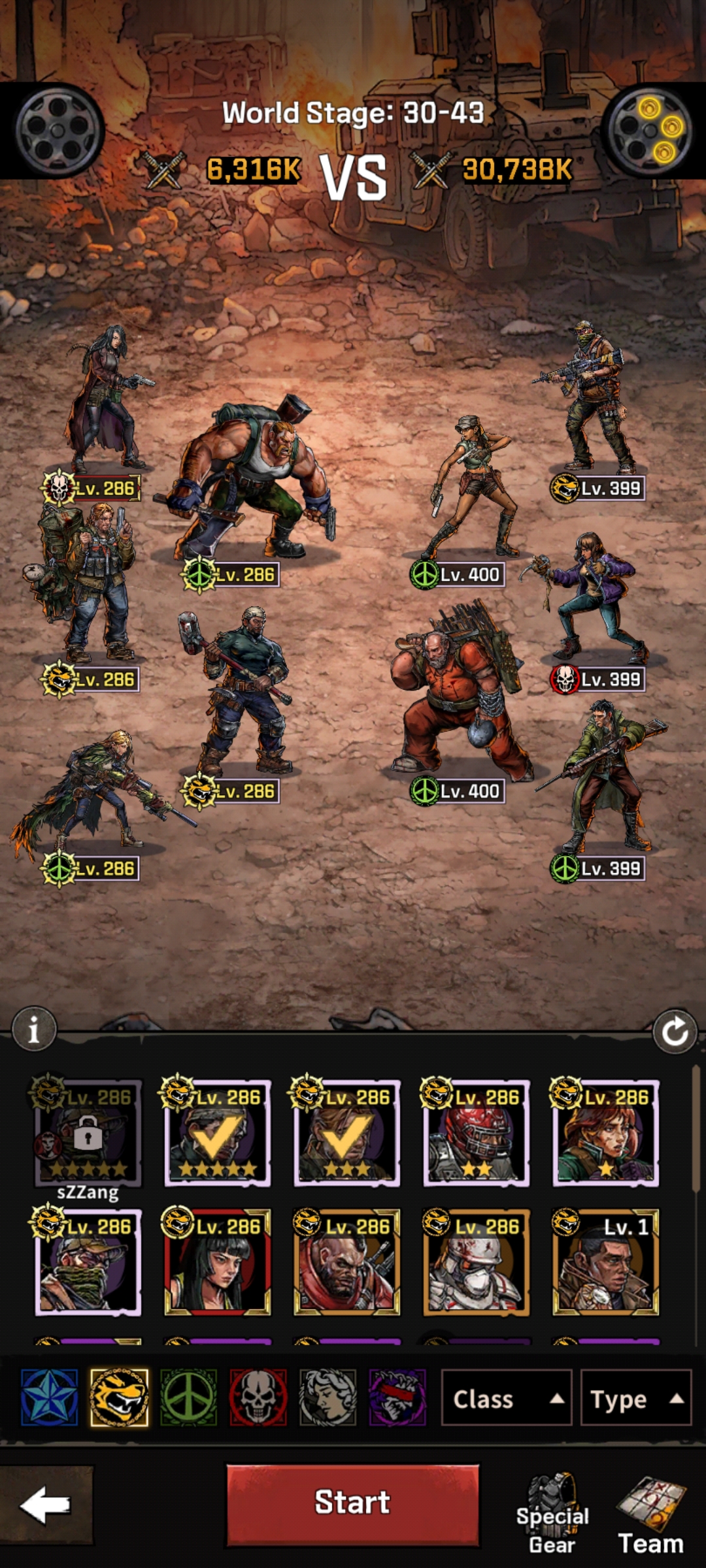Screen dimensions: 706x1568
Task: Show the info panel via the i icon
Action: (x=34, y=1030)
